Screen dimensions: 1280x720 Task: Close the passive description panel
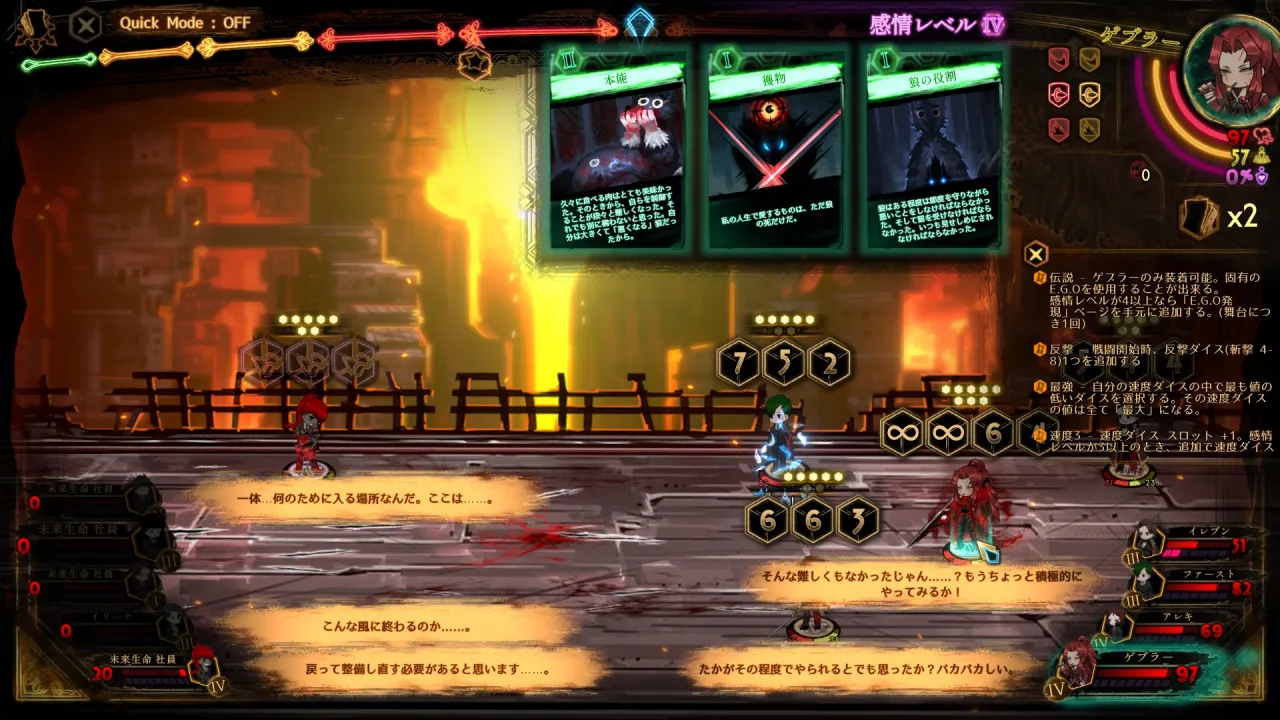point(1037,253)
